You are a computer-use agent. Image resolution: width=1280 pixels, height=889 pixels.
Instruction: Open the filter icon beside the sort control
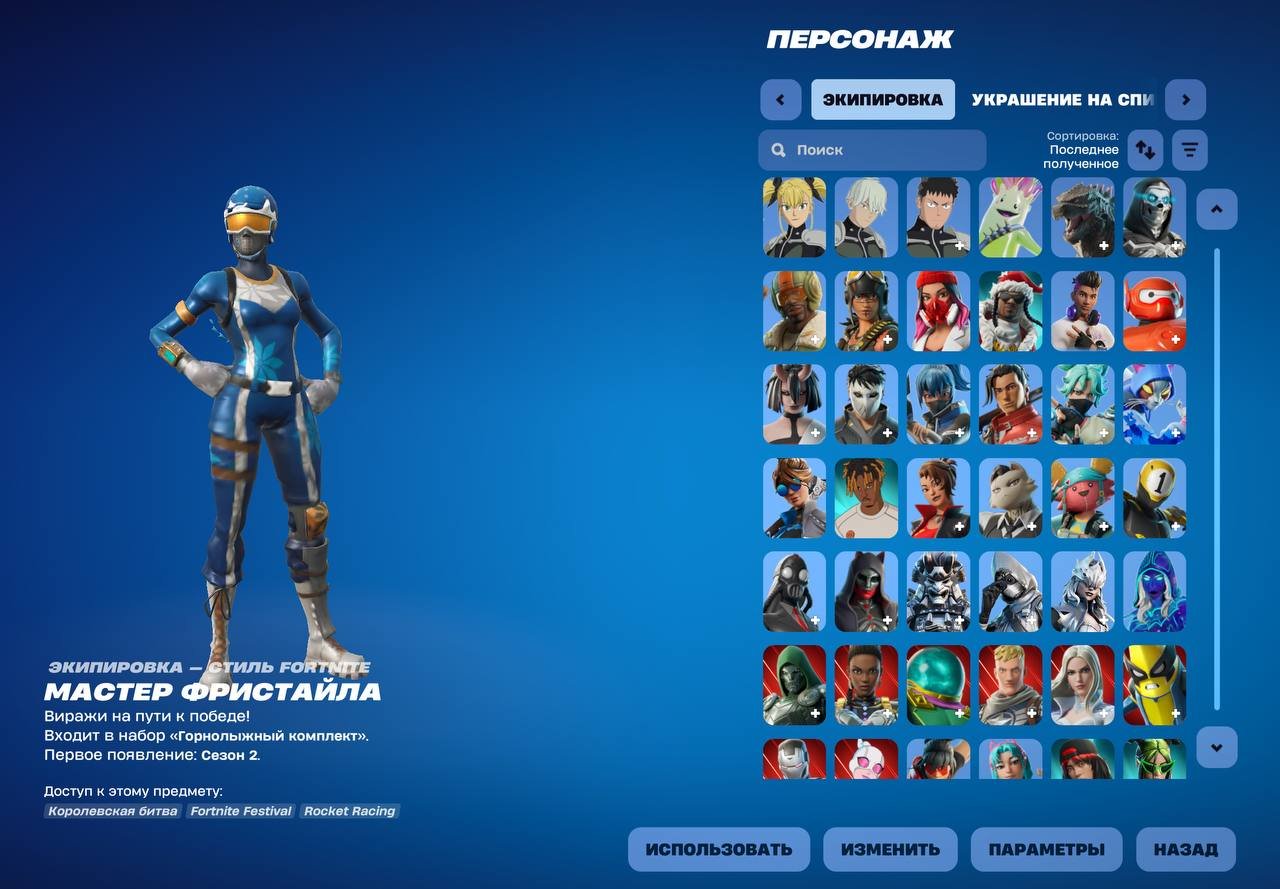pos(1189,150)
